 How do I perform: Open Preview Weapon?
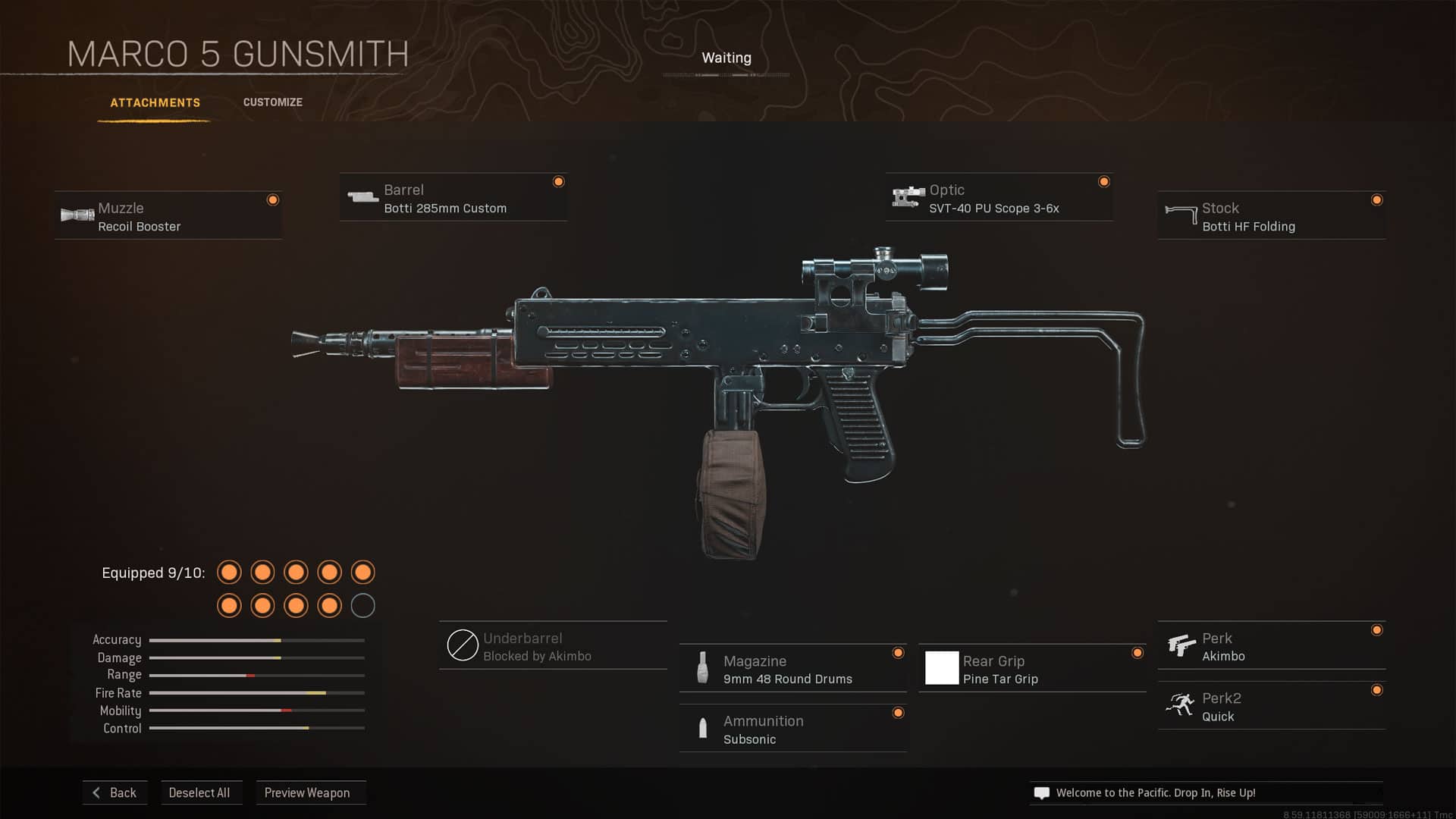tap(308, 792)
